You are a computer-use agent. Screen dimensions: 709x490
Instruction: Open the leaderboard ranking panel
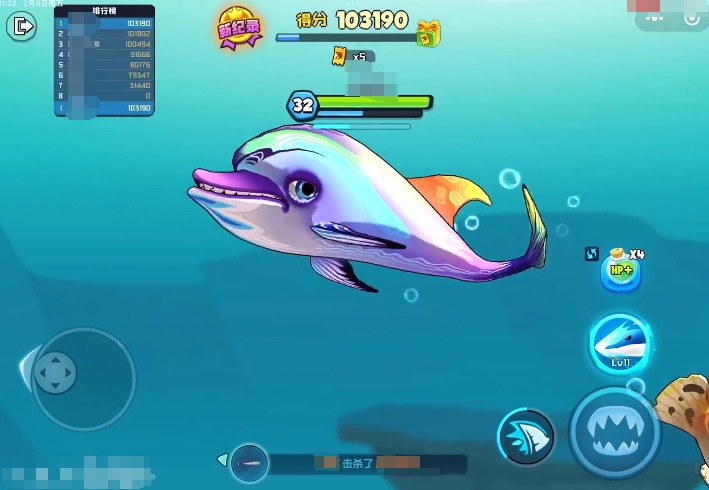[x=104, y=62]
